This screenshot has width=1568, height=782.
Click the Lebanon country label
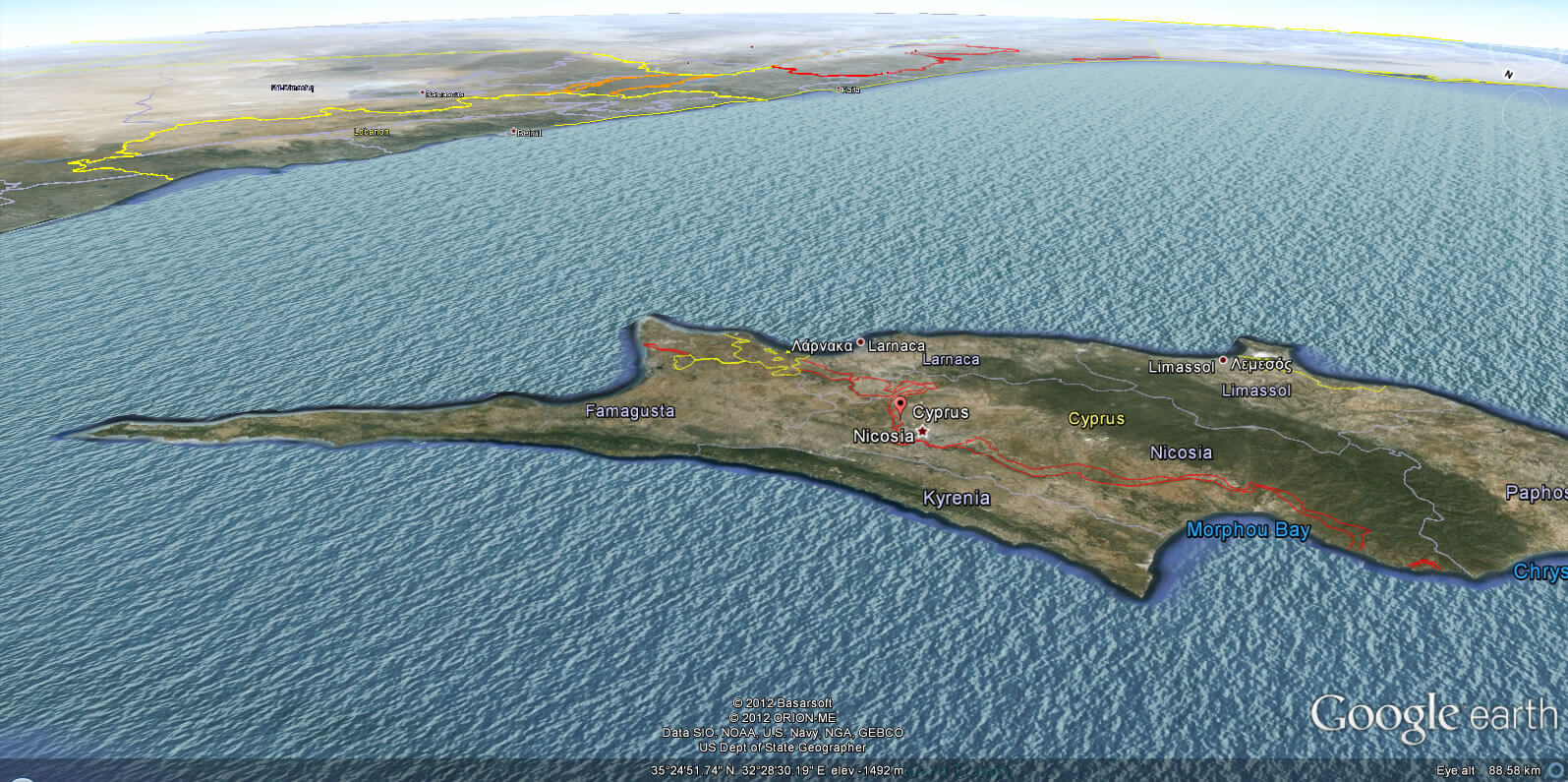(371, 129)
